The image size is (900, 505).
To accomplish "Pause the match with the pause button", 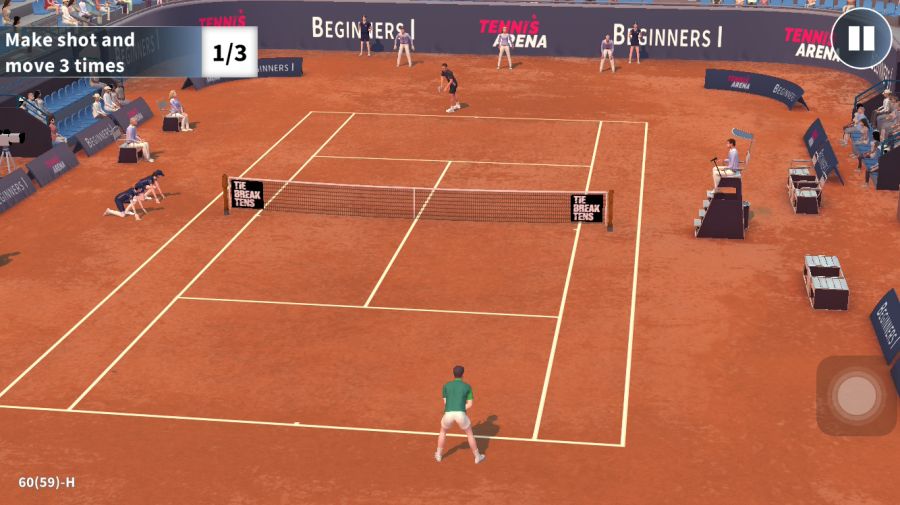I will tap(861, 39).
